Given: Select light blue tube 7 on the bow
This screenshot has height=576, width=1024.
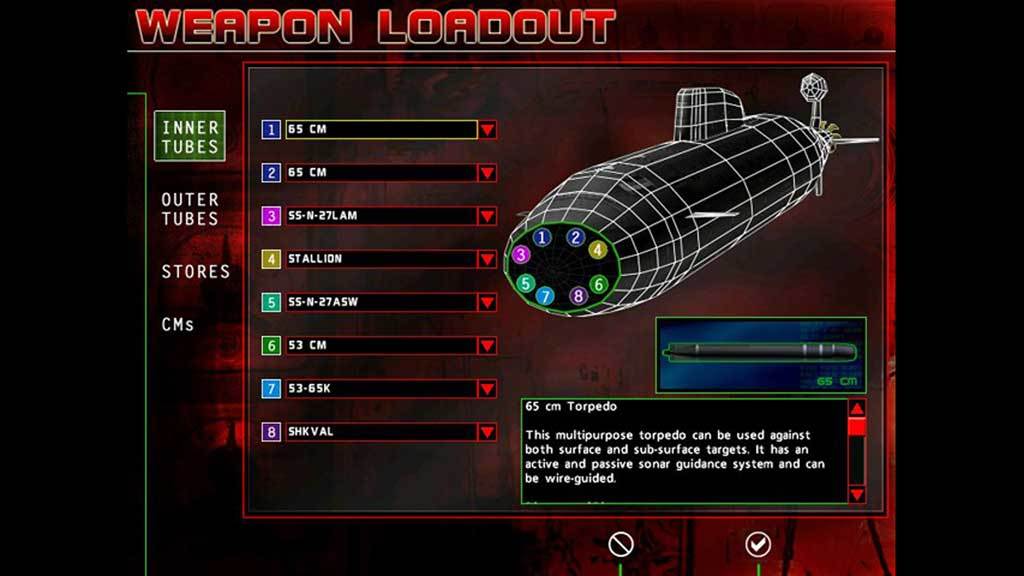Looking at the screenshot, I should point(545,296).
